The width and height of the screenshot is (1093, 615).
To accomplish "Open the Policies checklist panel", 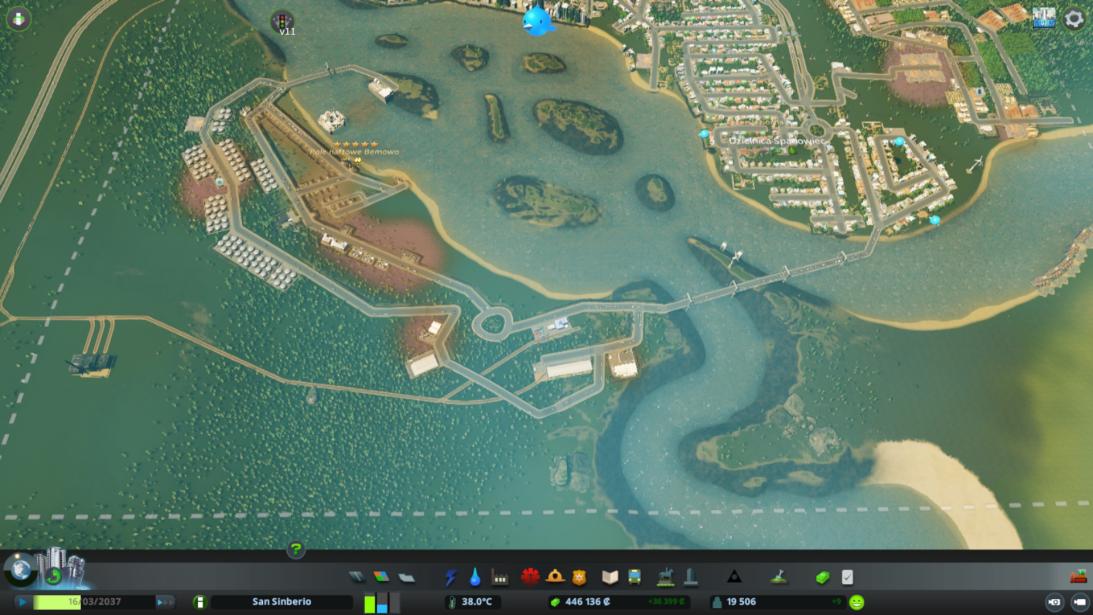I will [847, 577].
